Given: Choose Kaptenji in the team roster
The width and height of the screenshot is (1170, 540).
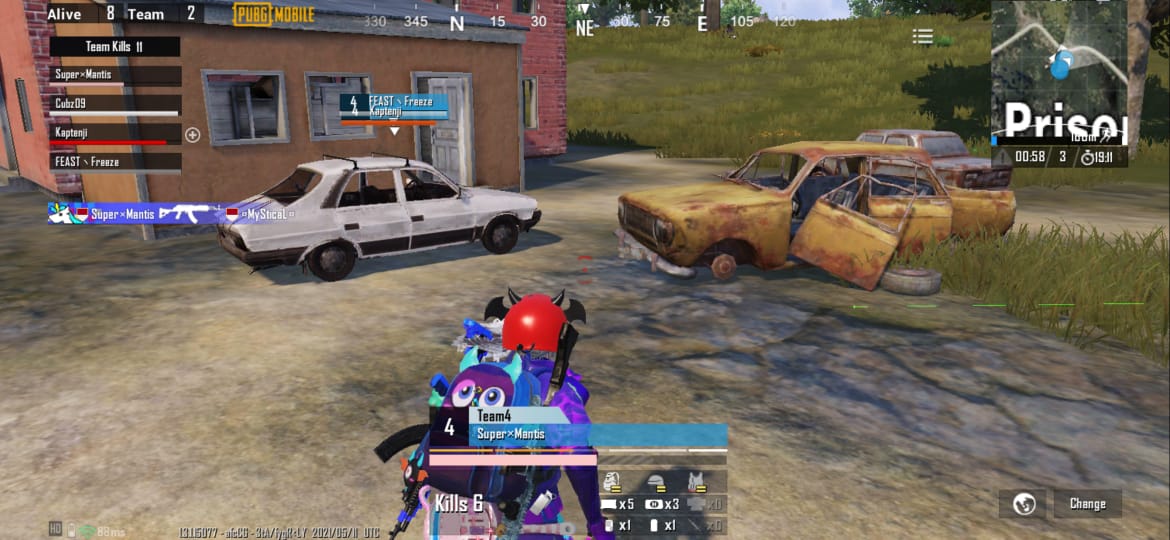Looking at the screenshot, I should [115, 133].
